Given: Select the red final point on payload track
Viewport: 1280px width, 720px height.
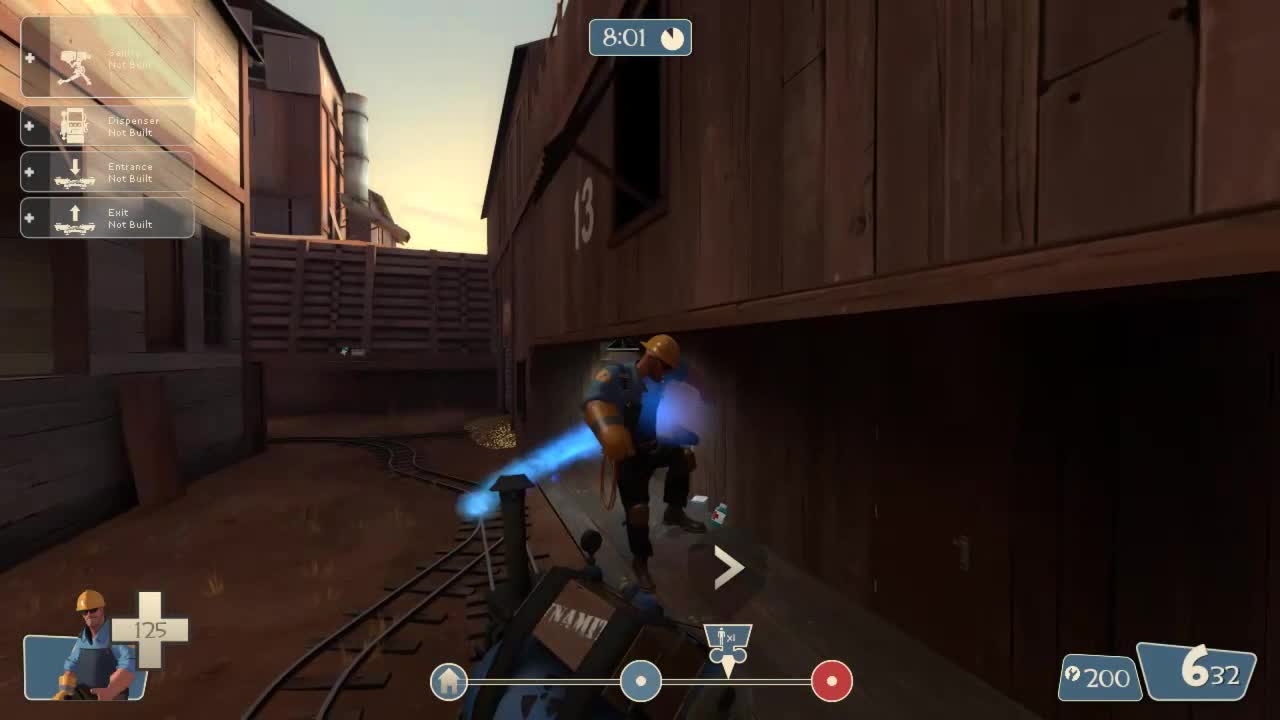Looking at the screenshot, I should (x=831, y=681).
